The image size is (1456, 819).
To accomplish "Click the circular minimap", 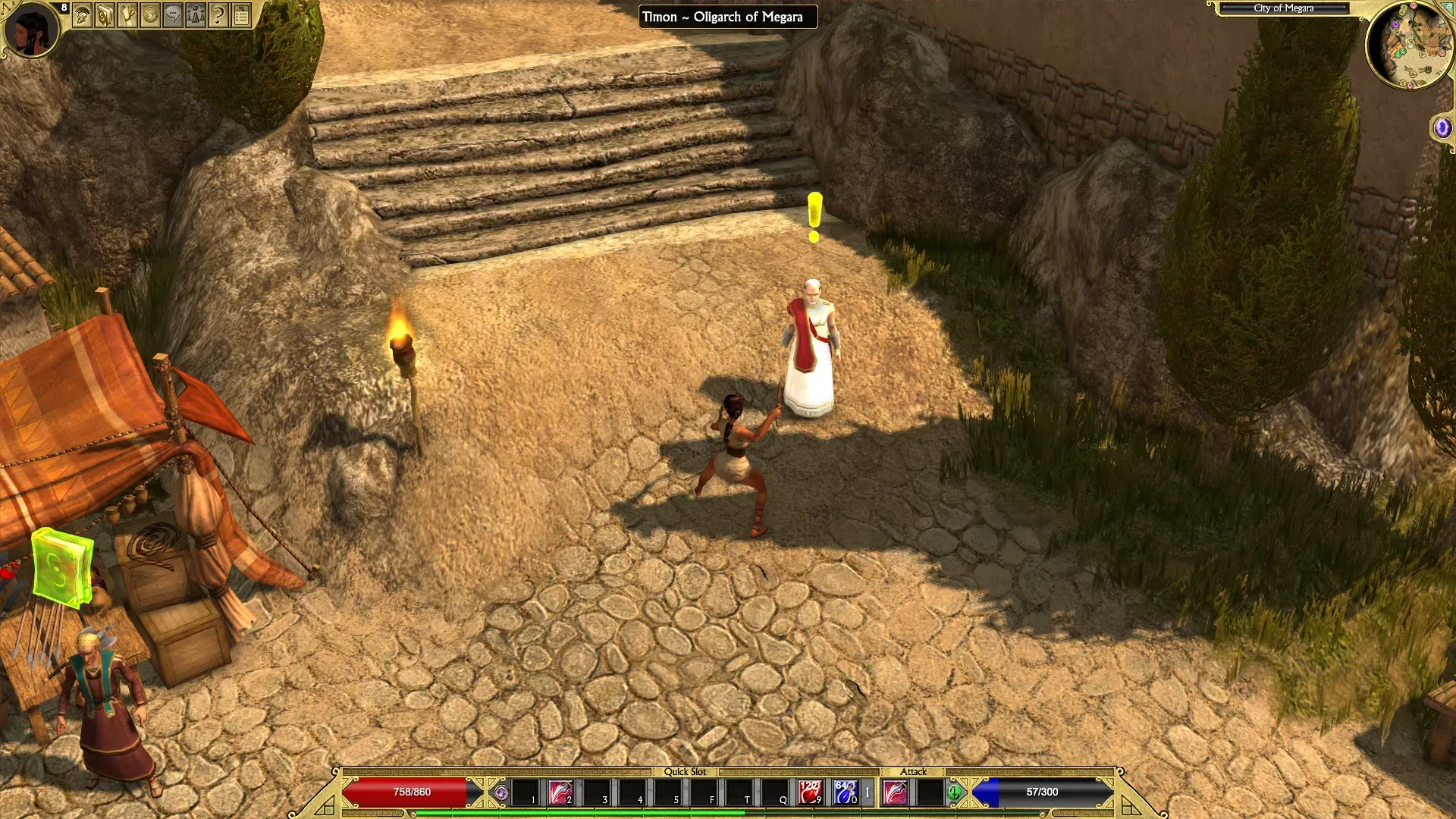I will 1409,47.
